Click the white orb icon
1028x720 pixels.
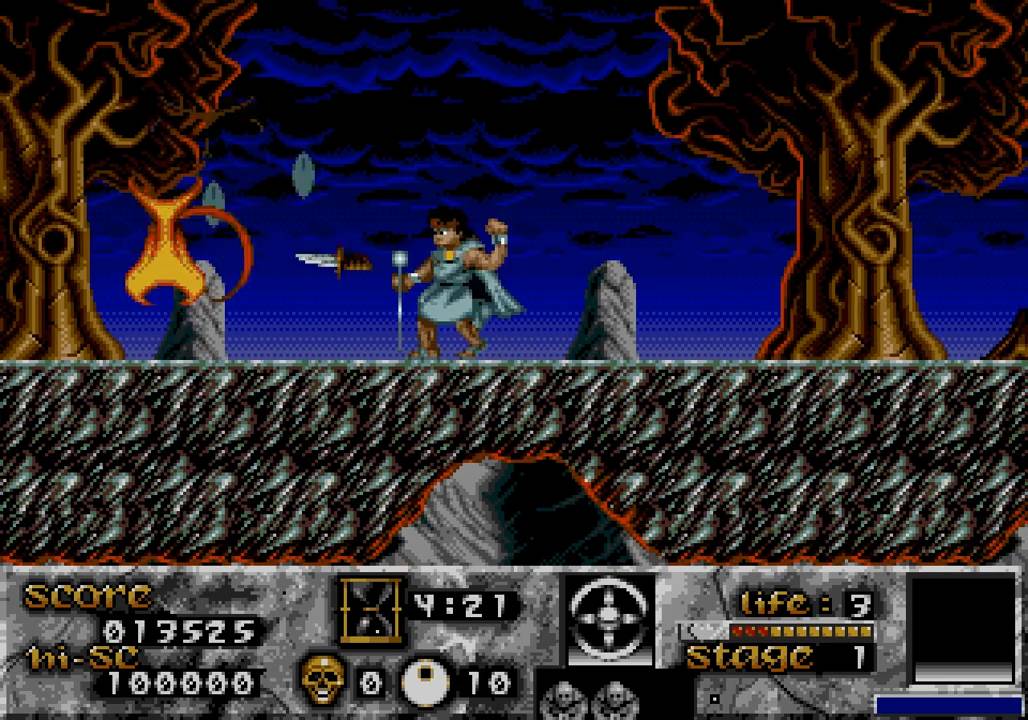pyautogui.click(x=425, y=683)
